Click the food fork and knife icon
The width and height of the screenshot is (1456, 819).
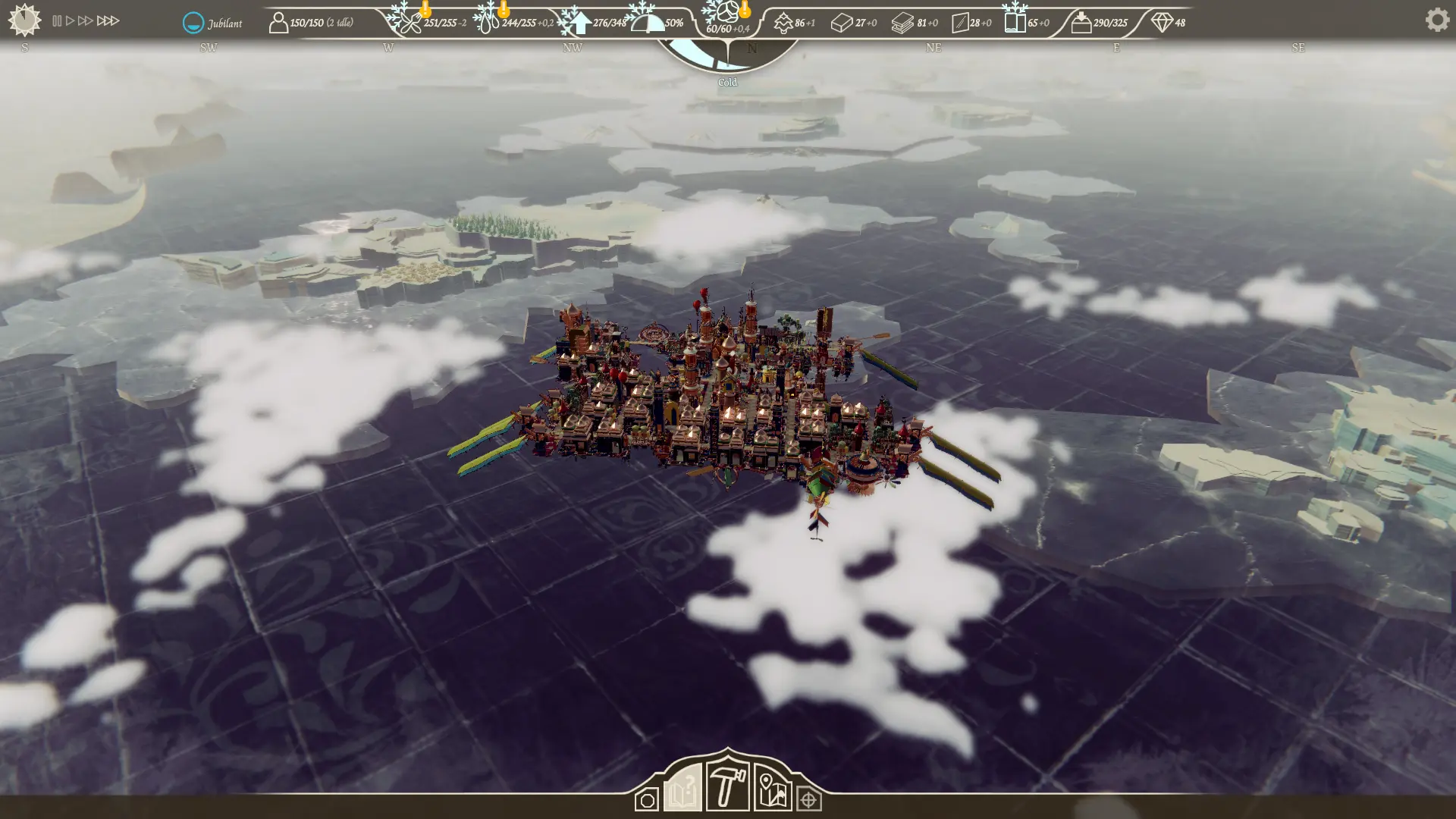point(409,23)
